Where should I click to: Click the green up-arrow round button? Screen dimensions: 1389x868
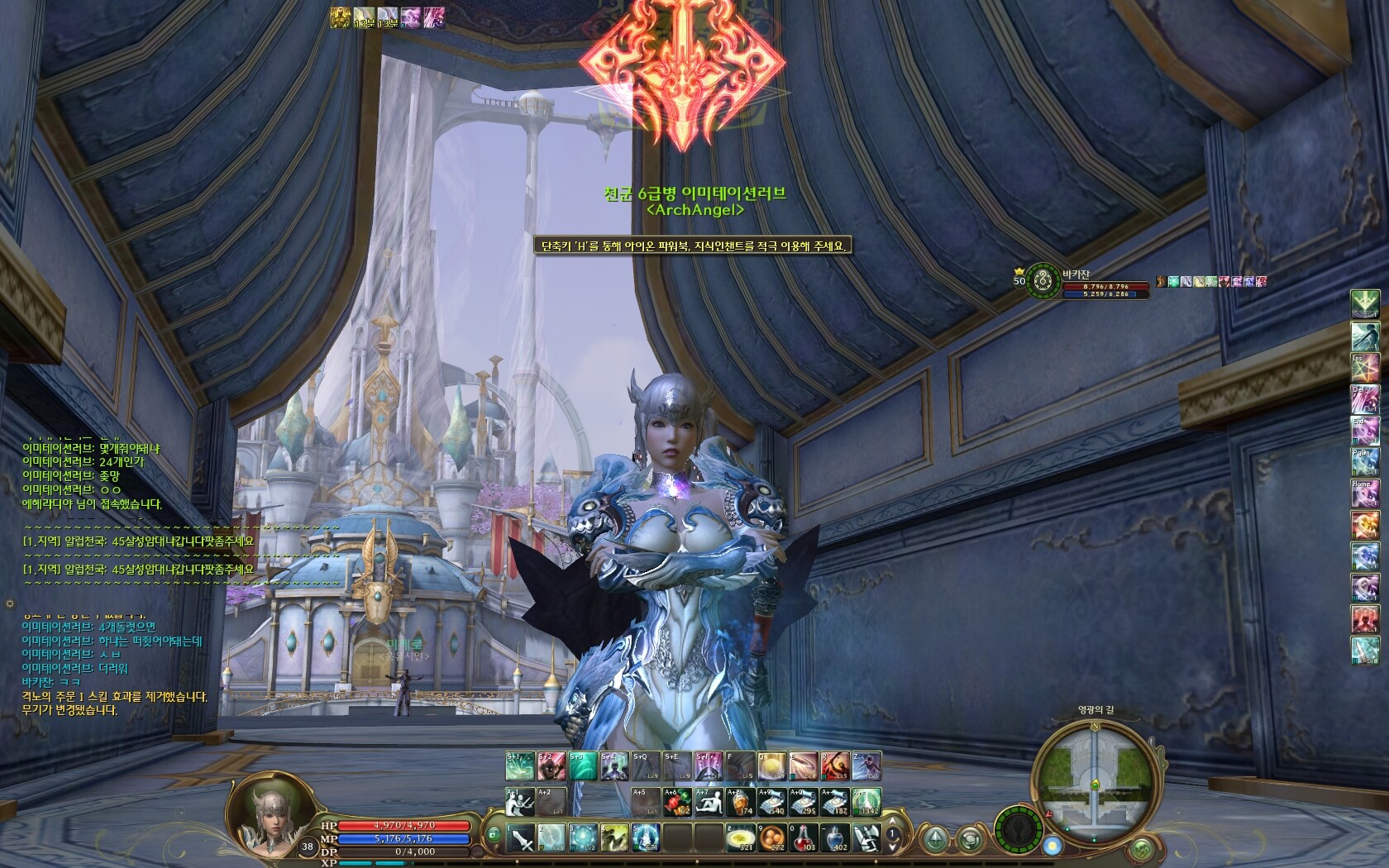(x=935, y=838)
